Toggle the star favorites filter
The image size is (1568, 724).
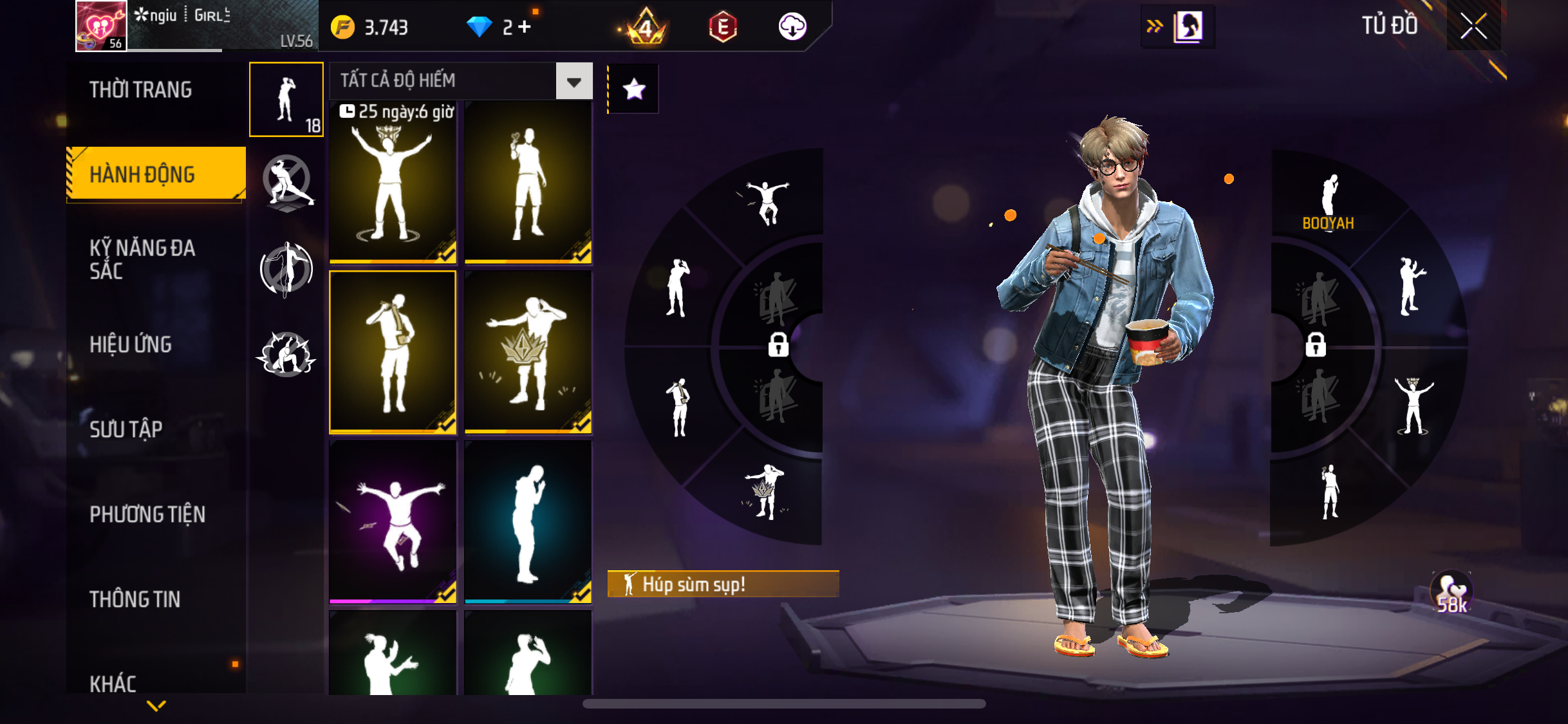tap(634, 89)
